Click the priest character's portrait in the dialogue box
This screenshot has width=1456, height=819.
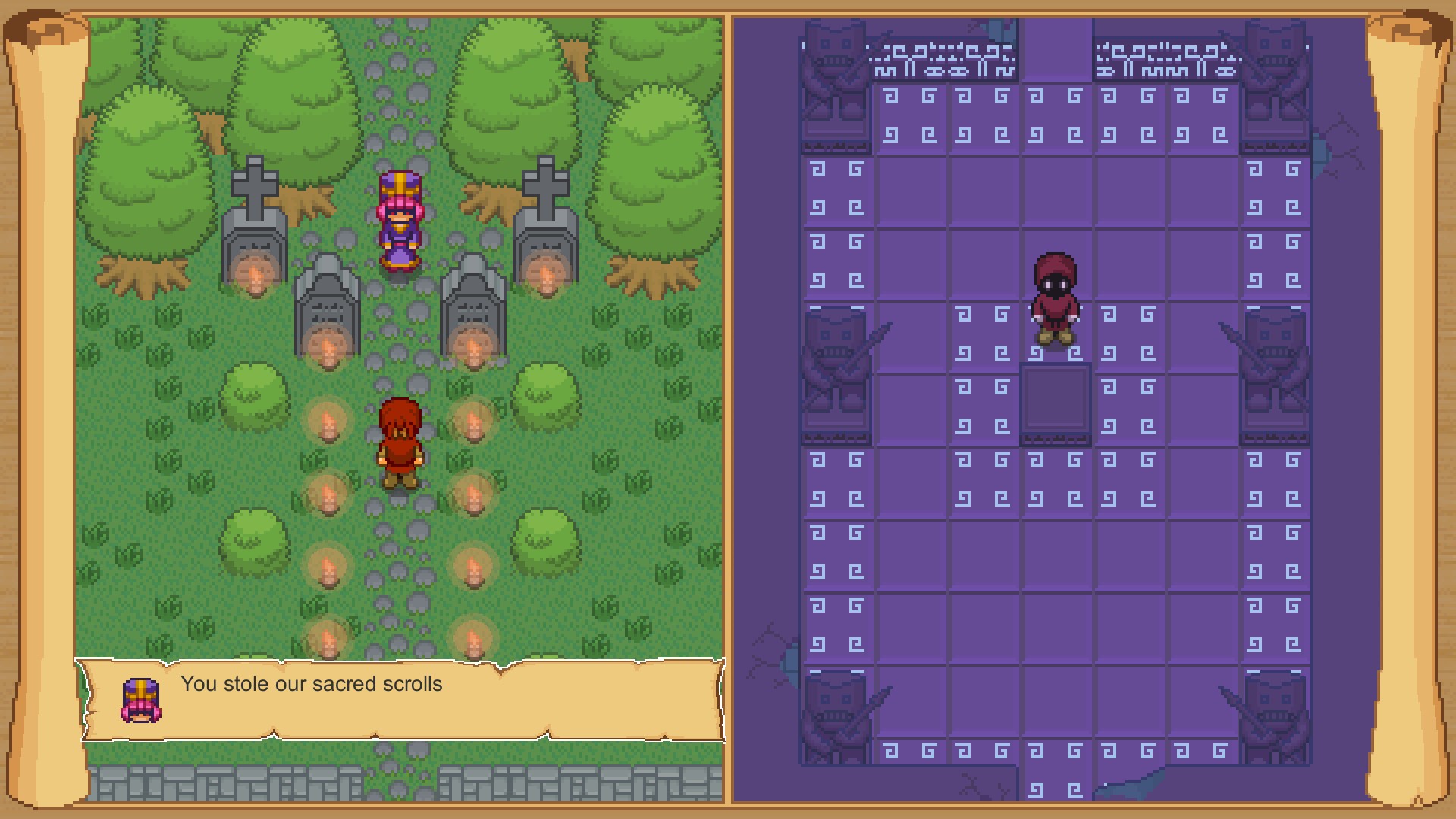[x=140, y=698]
